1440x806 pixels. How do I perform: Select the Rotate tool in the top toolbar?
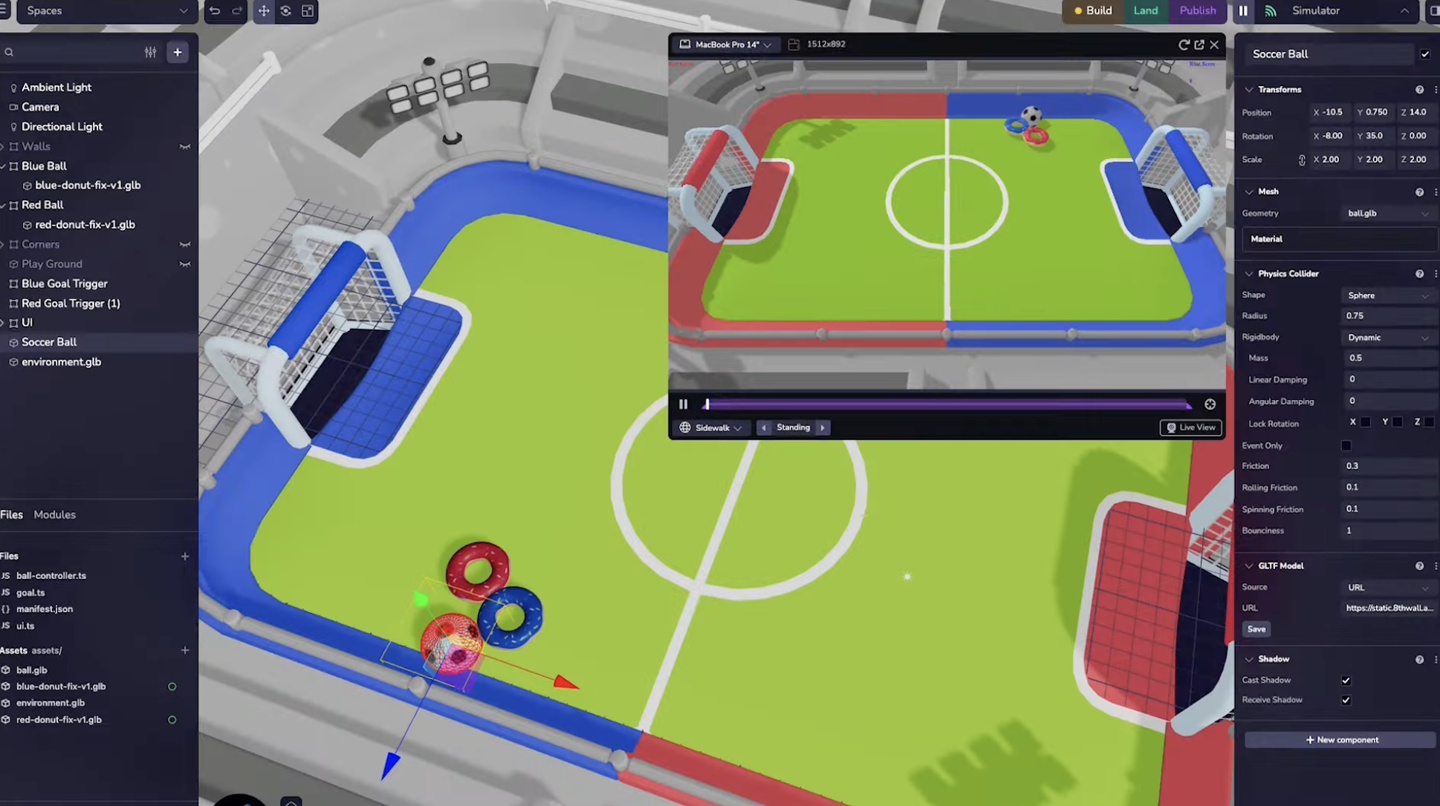tap(286, 10)
